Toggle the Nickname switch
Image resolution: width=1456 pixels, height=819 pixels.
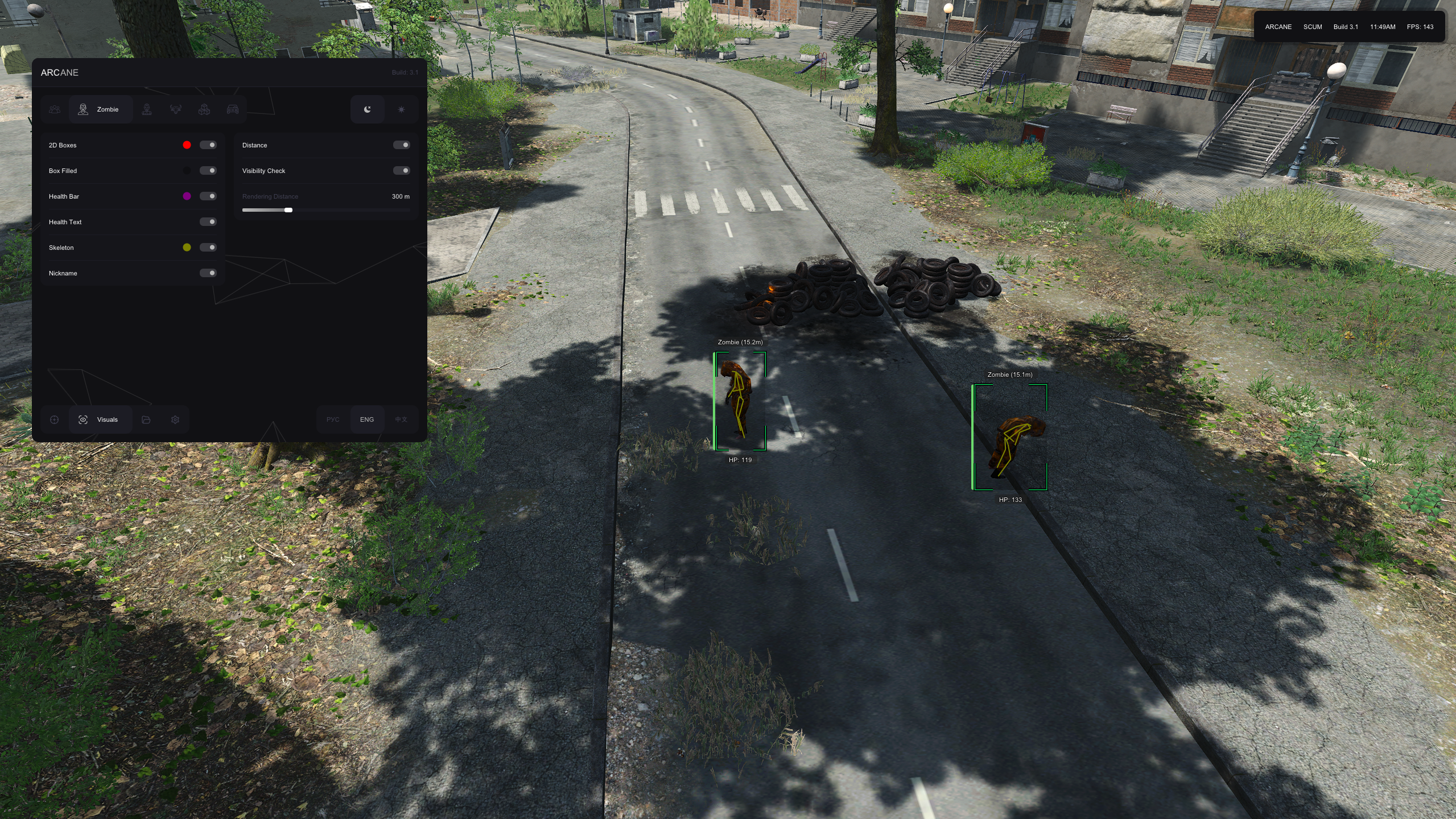[x=208, y=273]
